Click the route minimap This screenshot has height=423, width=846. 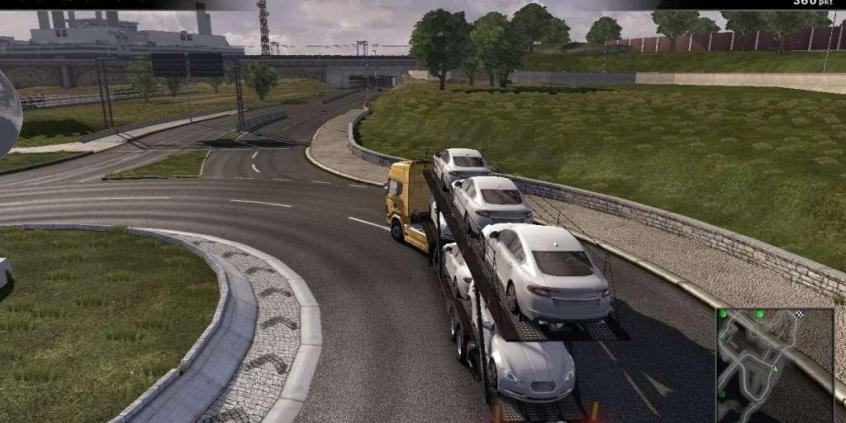(x=774, y=364)
